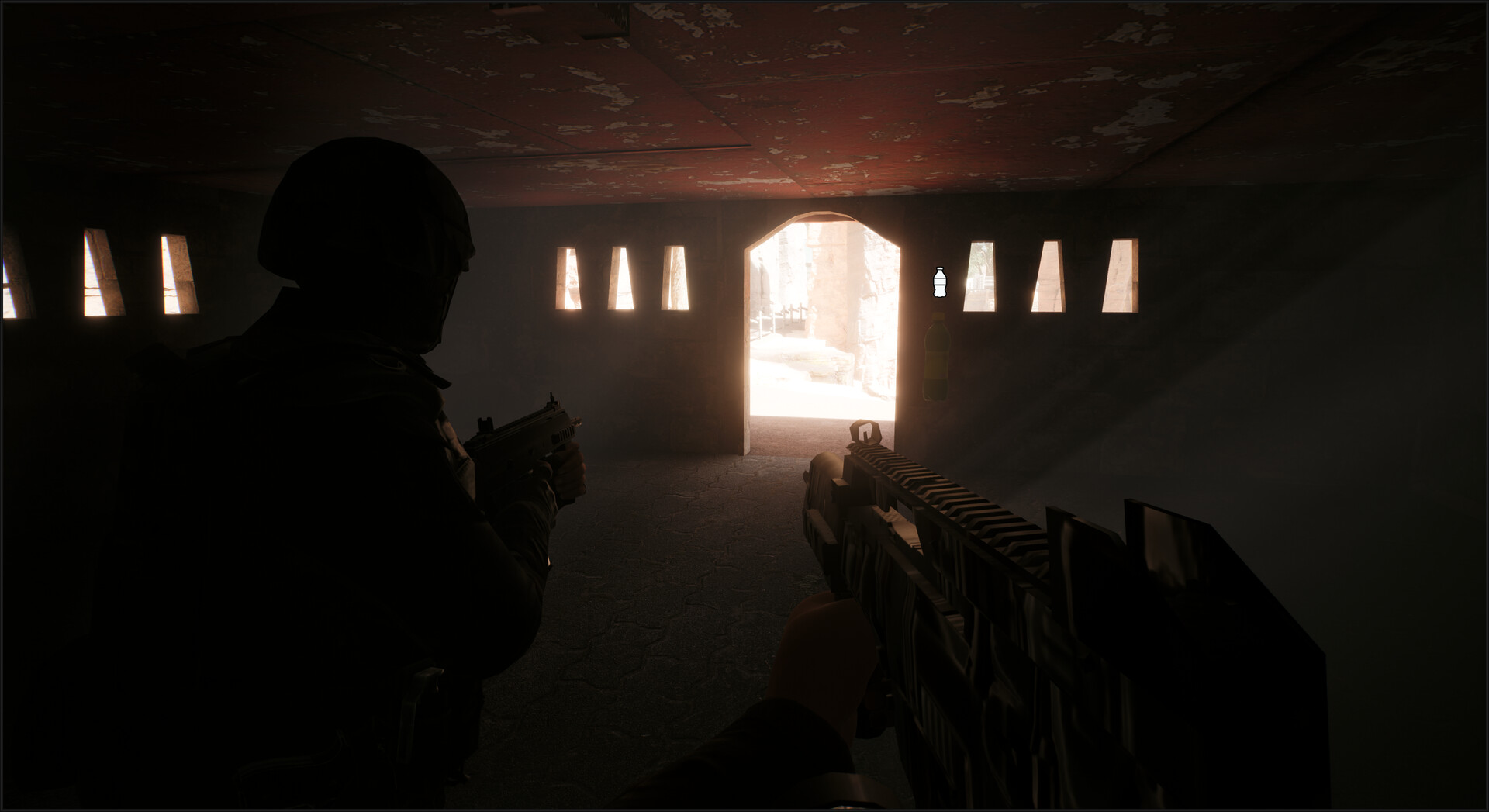Select the highlighted bottle interaction marker

pos(939,282)
